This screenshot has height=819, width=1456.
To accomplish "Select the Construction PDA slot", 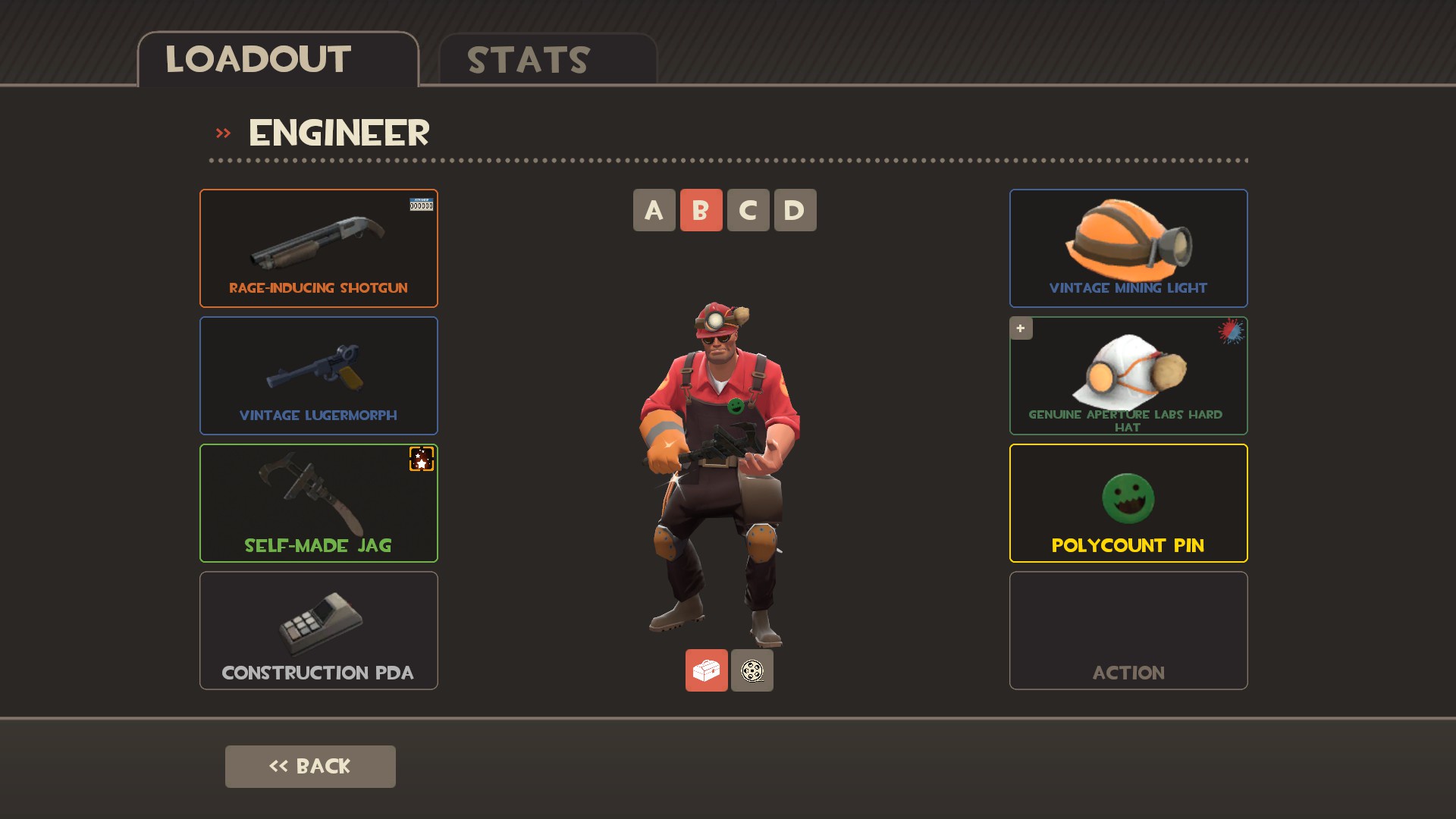I will pyautogui.click(x=318, y=630).
